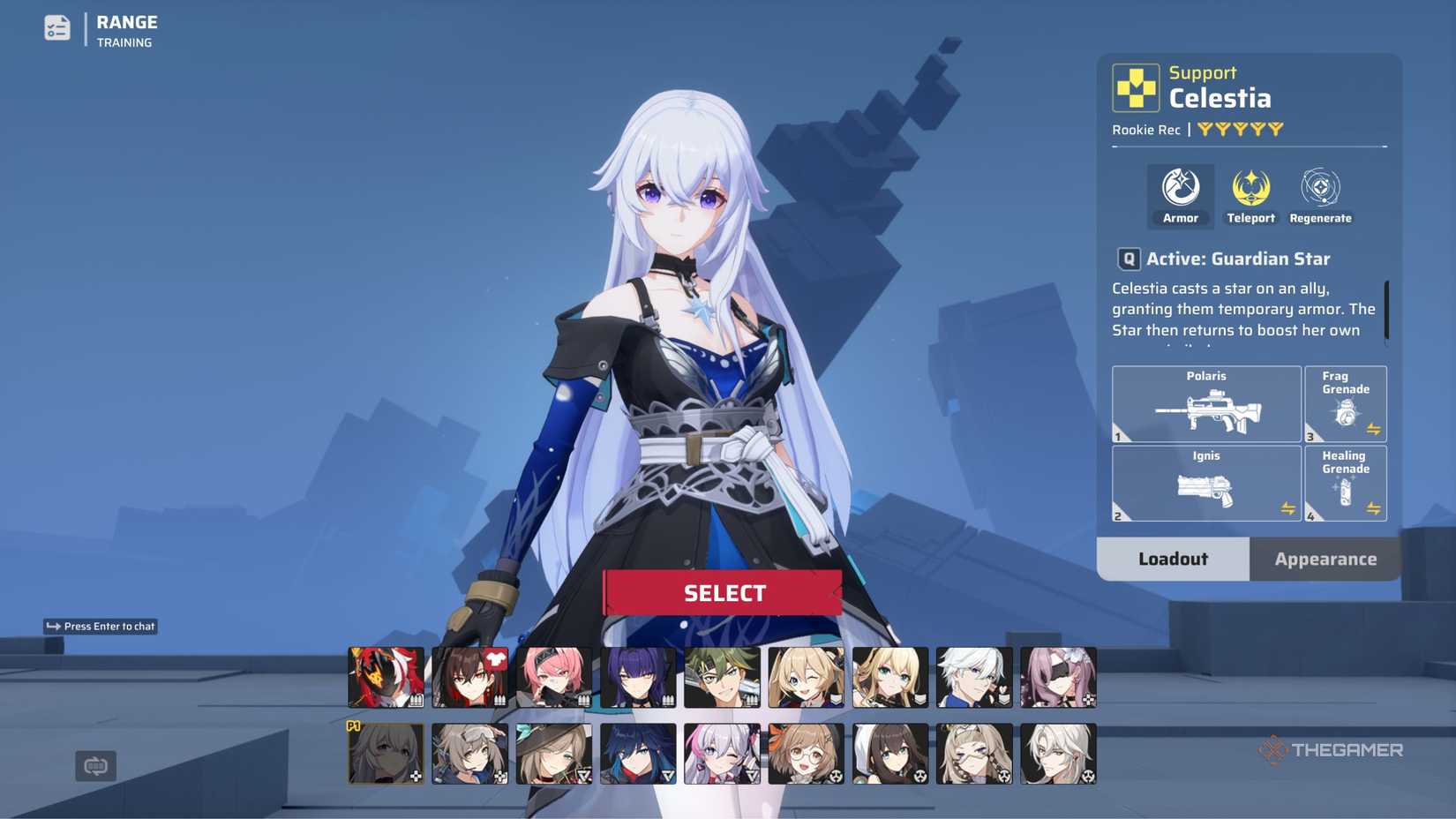Open the Polaris rifle weapon slot

(x=1205, y=404)
